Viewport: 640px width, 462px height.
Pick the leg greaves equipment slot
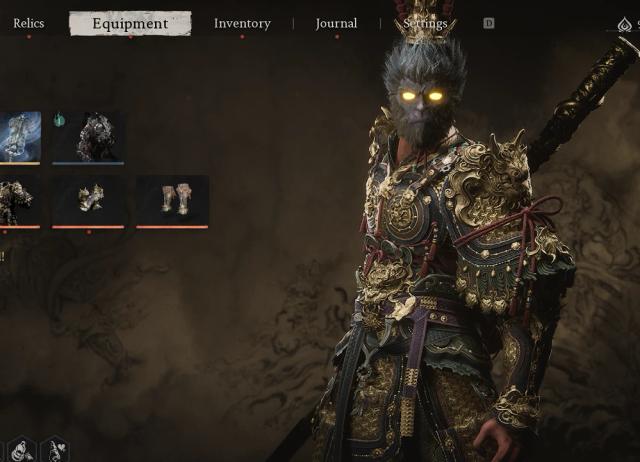pos(172,201)
